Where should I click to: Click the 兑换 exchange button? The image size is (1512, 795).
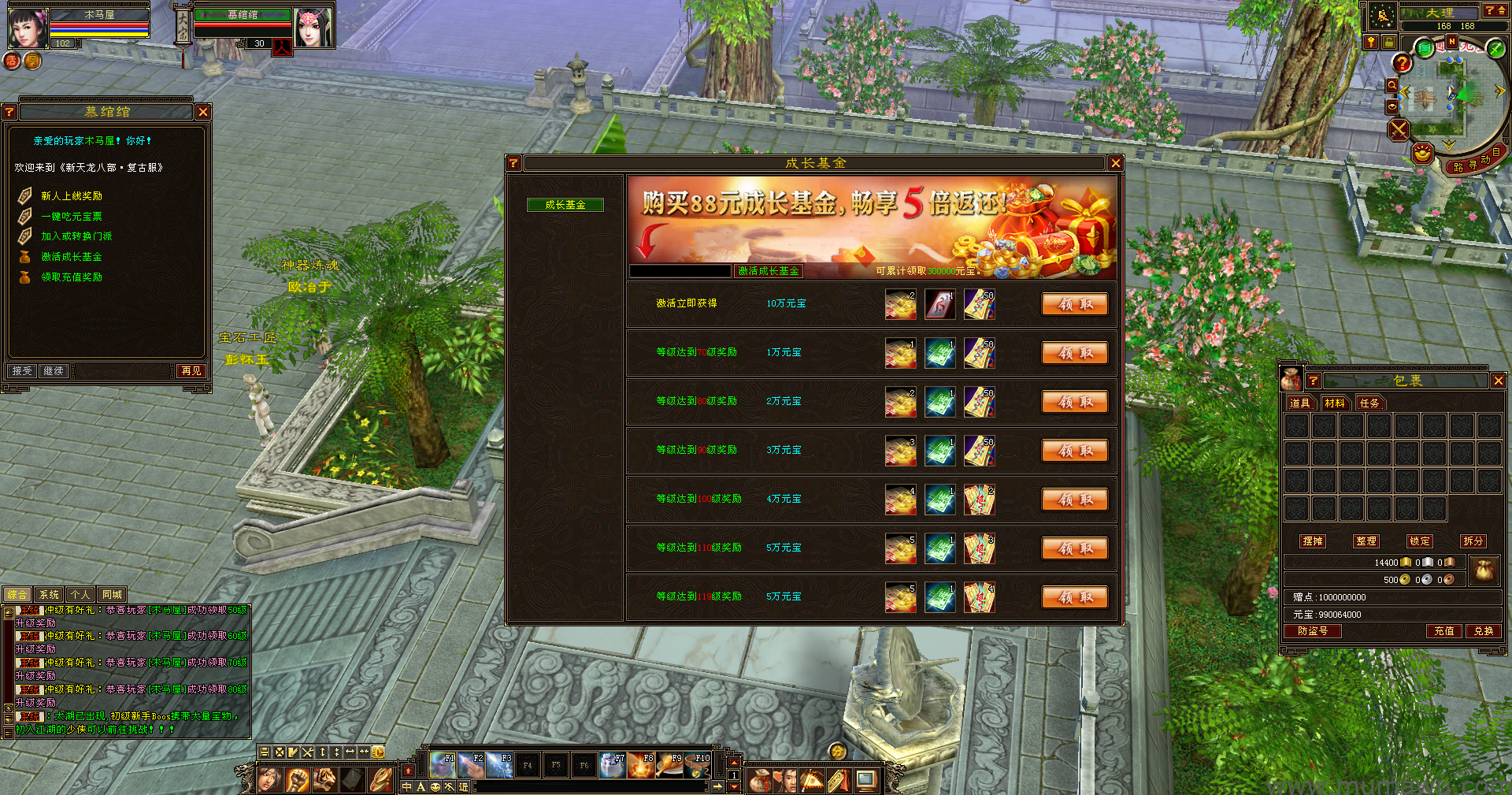click(x=1484, y=631)
